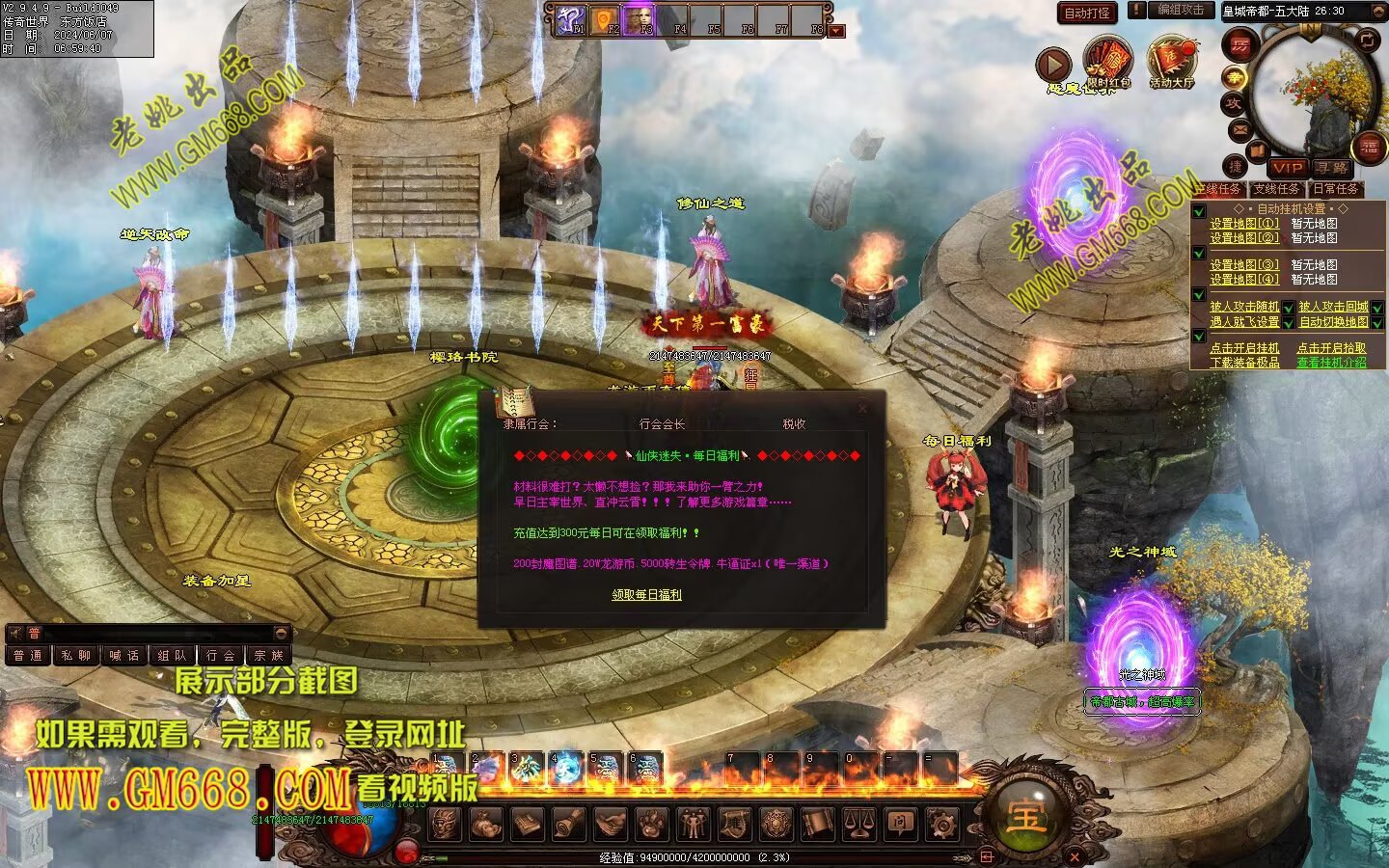The image size is (1389, 868).
Task: Switch to the 支线任务 side quest tab
Action: [x=1276, y=189]
